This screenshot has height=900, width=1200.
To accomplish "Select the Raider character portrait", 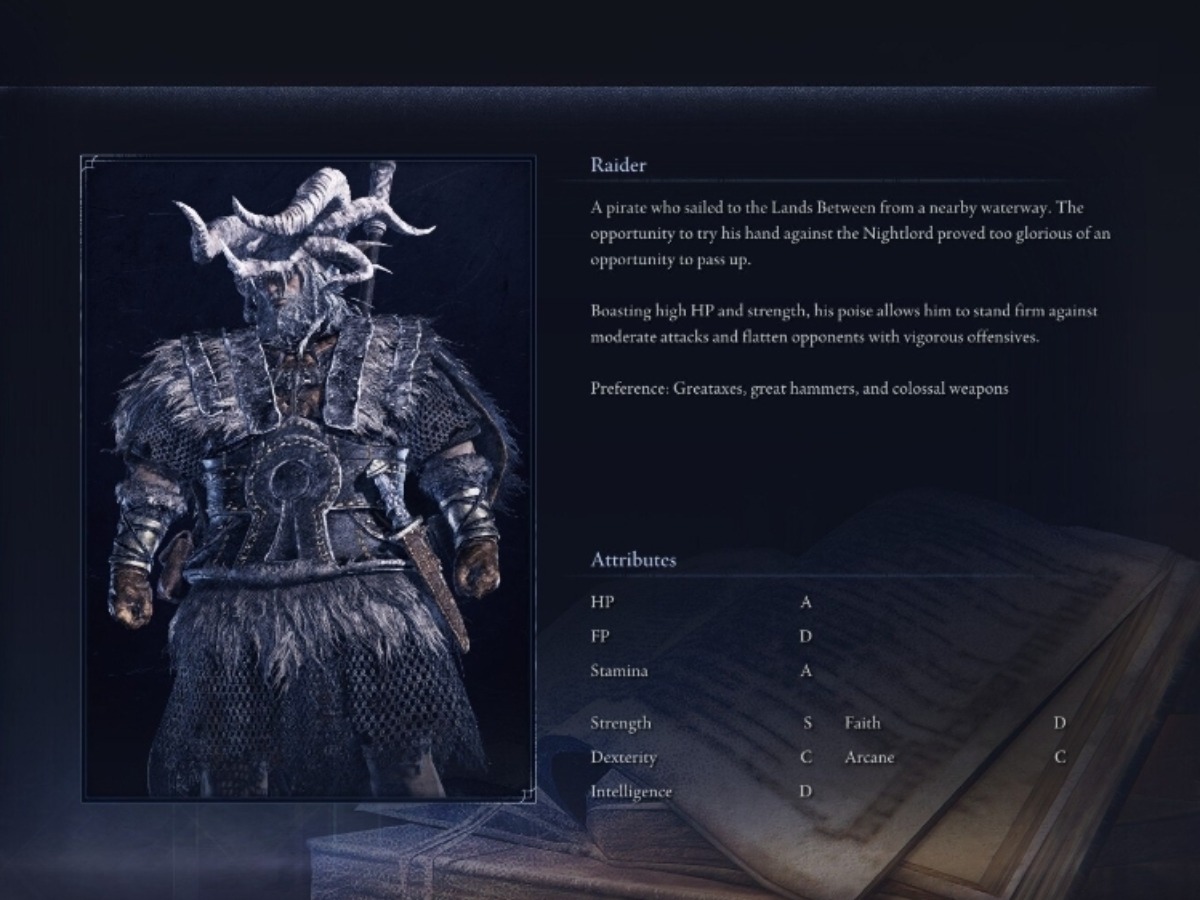I will pyautogui.click(x=308, y=478).
